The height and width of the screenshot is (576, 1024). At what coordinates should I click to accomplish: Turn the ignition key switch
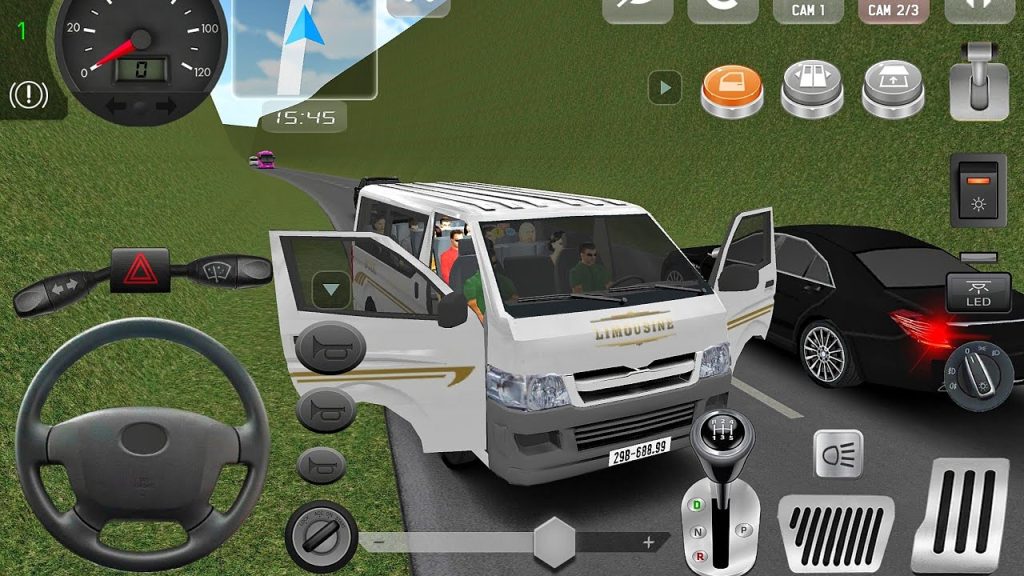(322, 537)
